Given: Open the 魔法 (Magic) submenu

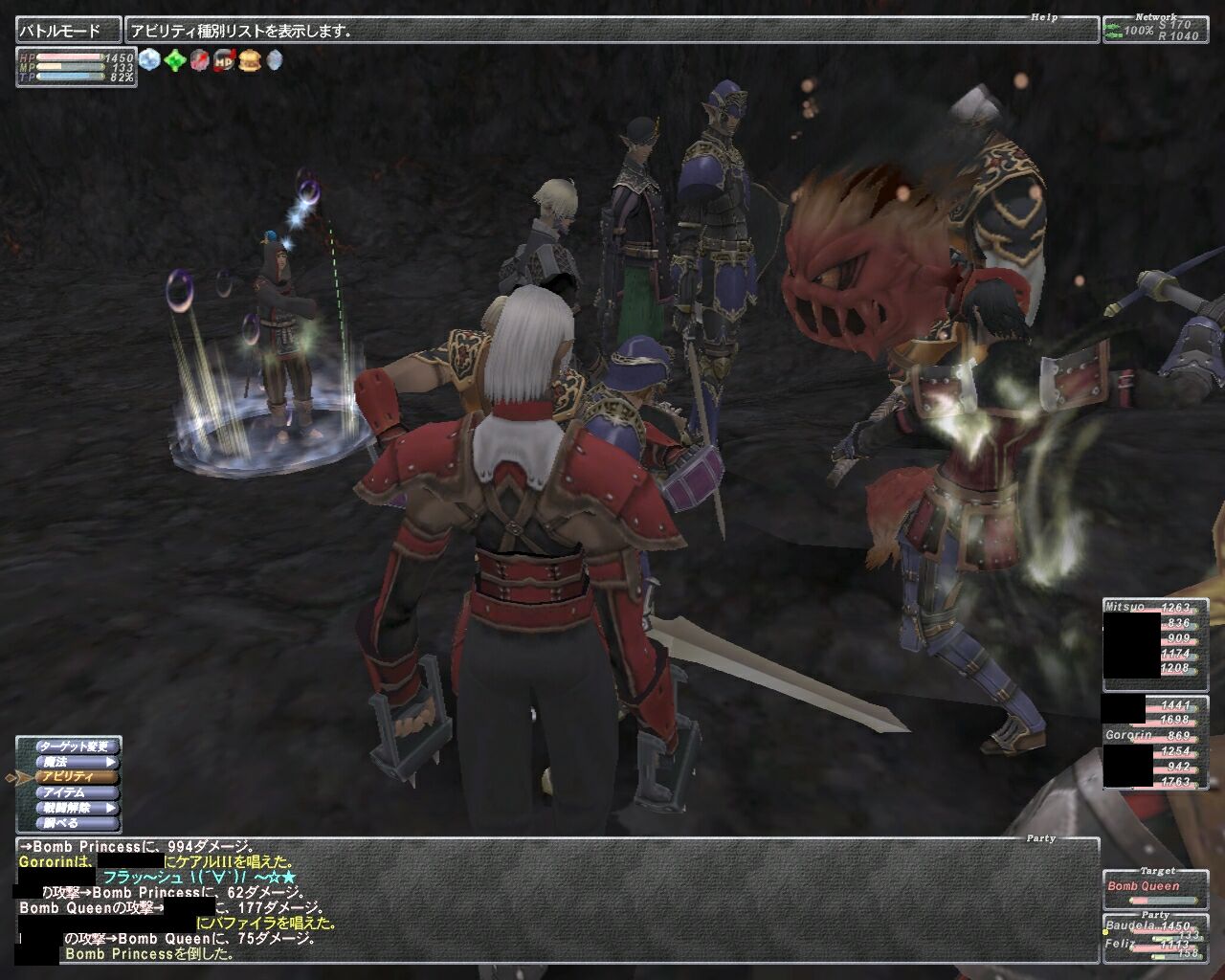Looking at the screenshot, I should 77,762.
